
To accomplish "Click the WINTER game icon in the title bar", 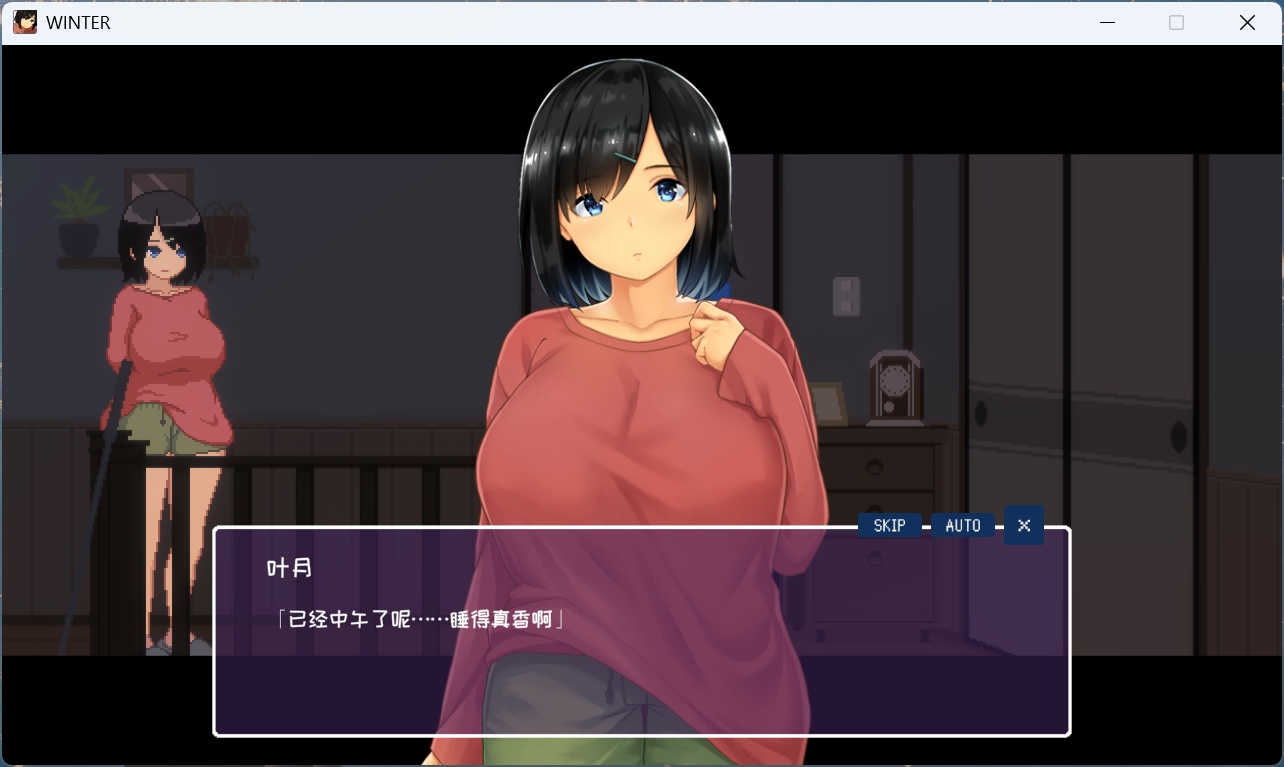I will [x=24, y=21].
